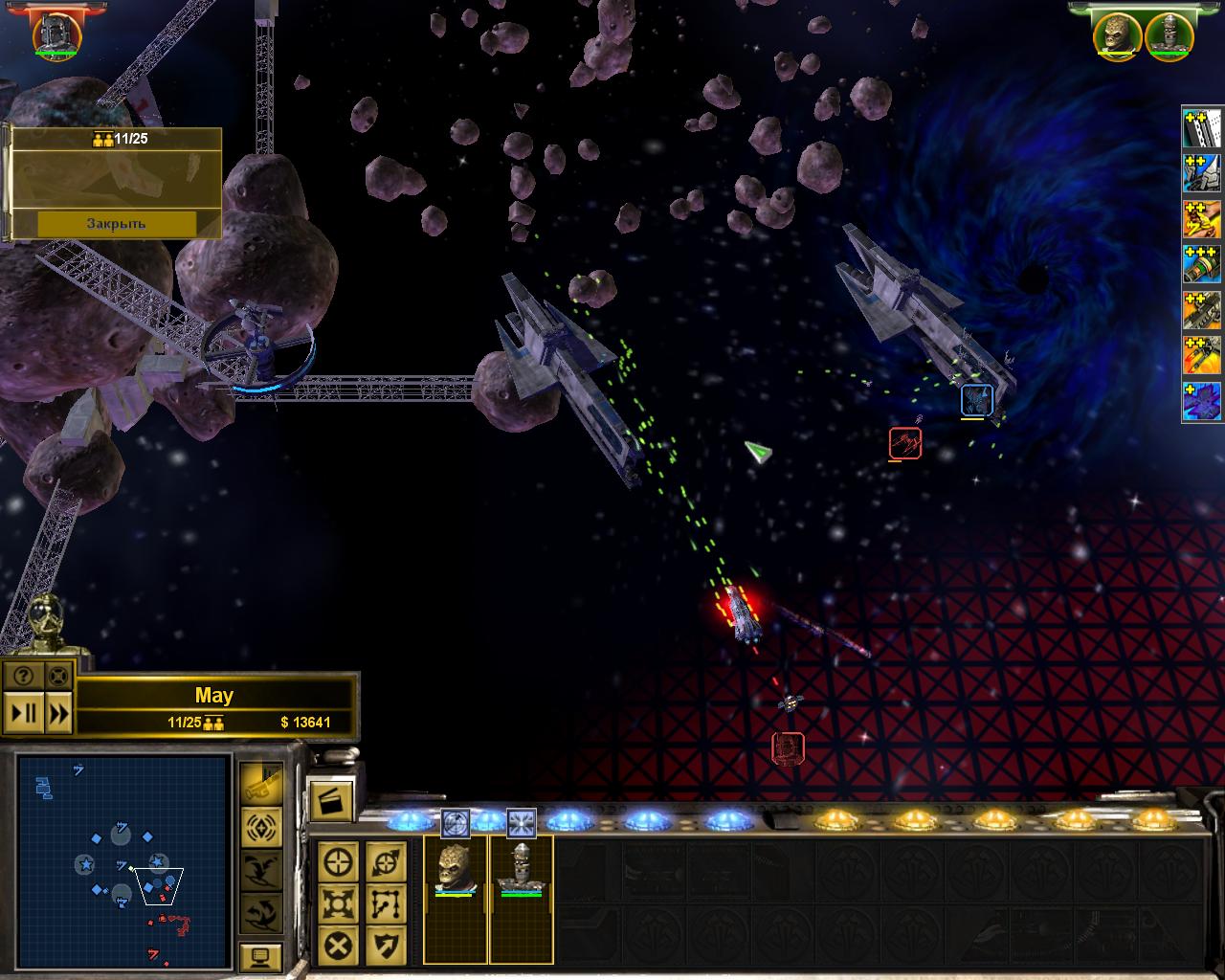1225x980 pixels.
Task: Select the Boba Fett hero portrait
Action: [x=56, y=33]
